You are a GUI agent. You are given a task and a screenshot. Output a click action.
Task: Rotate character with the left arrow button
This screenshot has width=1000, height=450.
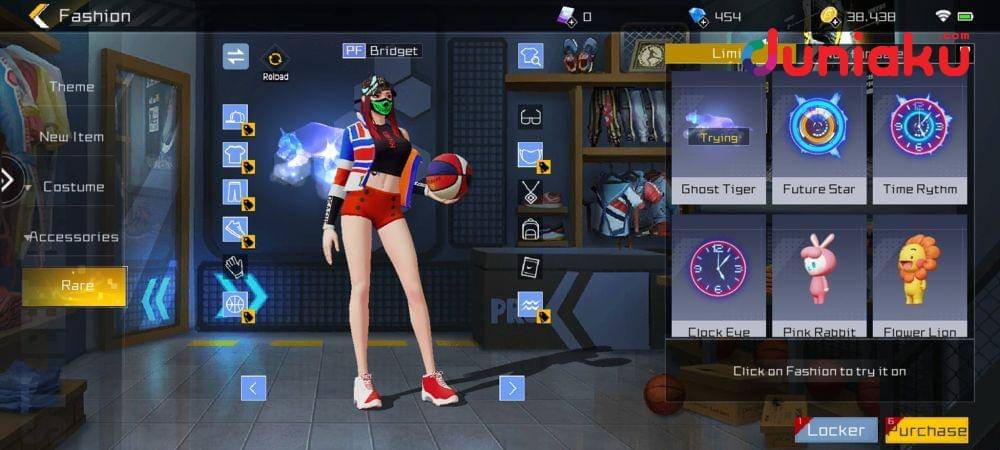pos(254,388)
